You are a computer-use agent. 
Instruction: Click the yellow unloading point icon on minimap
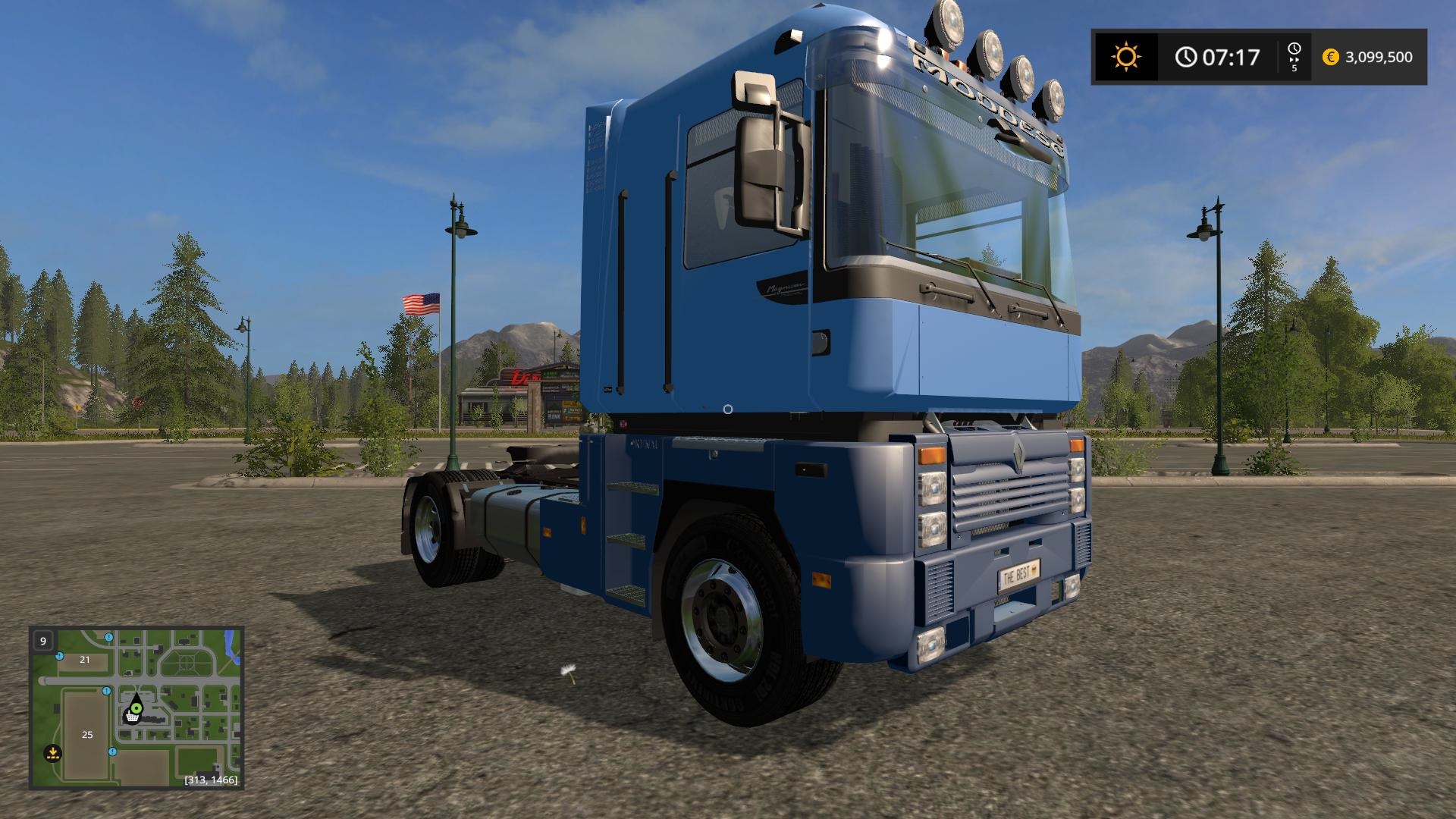click(52, 752)
